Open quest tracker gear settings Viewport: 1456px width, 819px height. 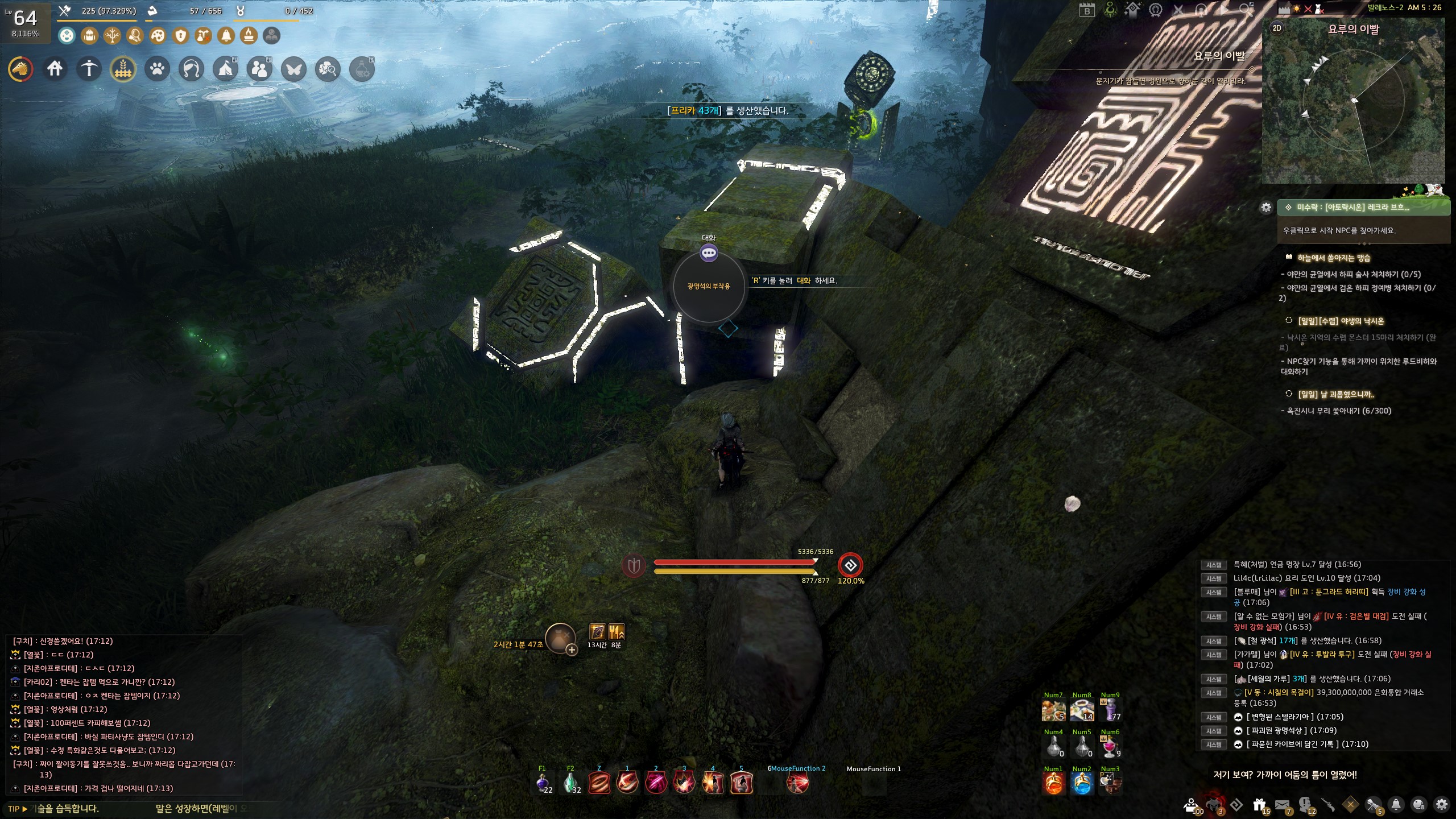pos(1266,208)
